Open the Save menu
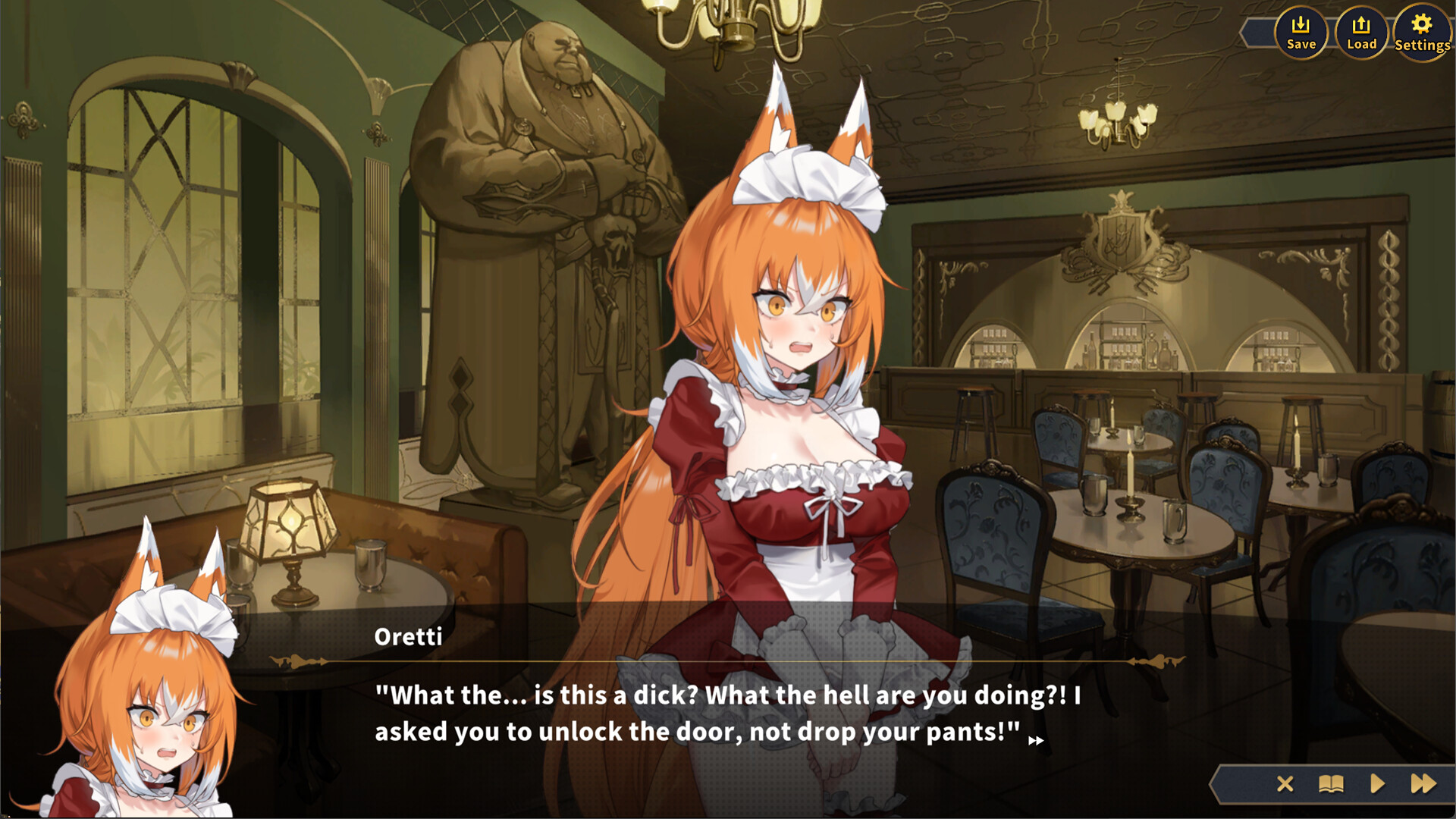This screenshot has height=819, width=1456. (1301, 32)
